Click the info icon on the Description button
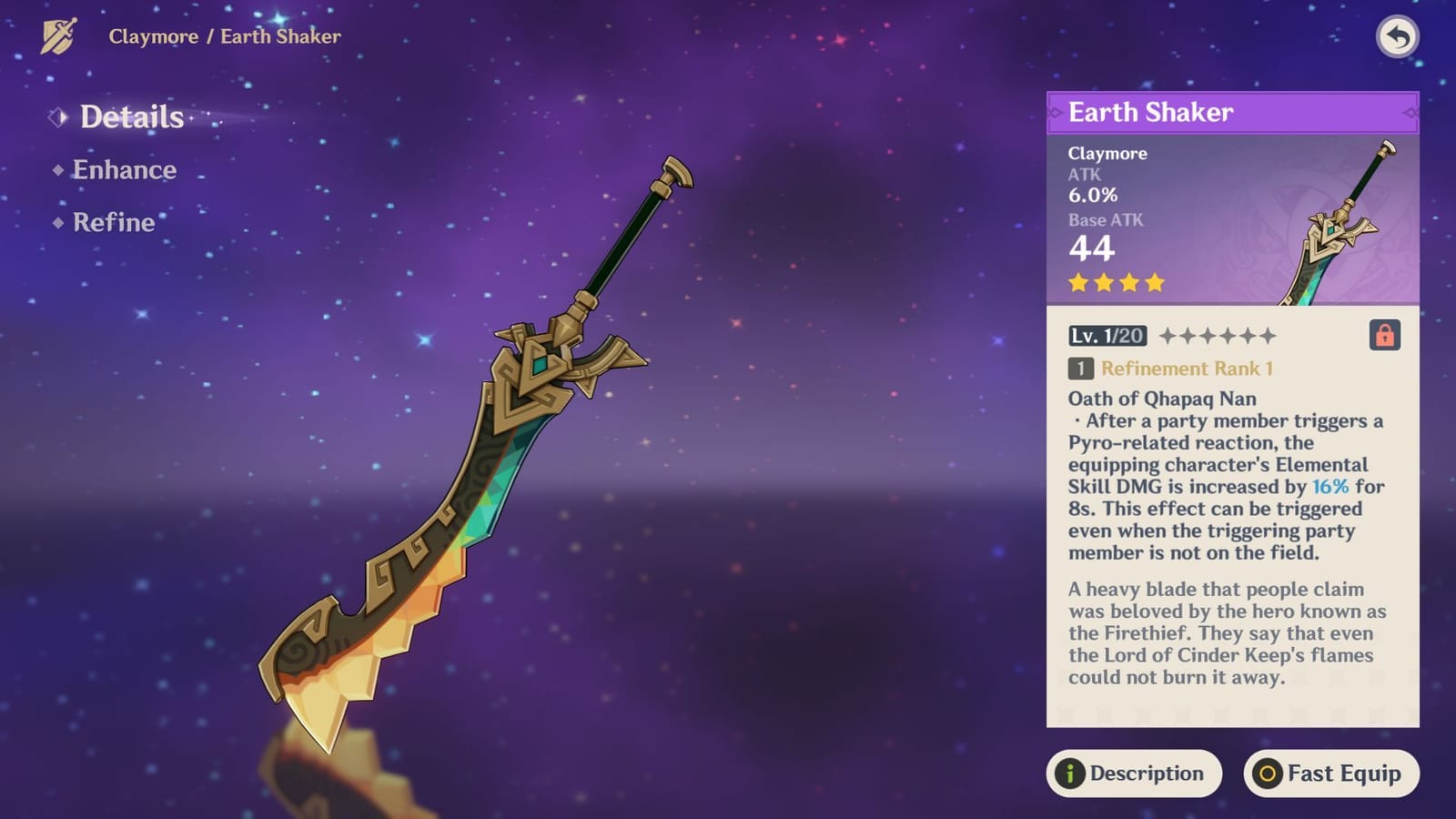This screenshot has width=1456, height=819. coord(1072,774)
